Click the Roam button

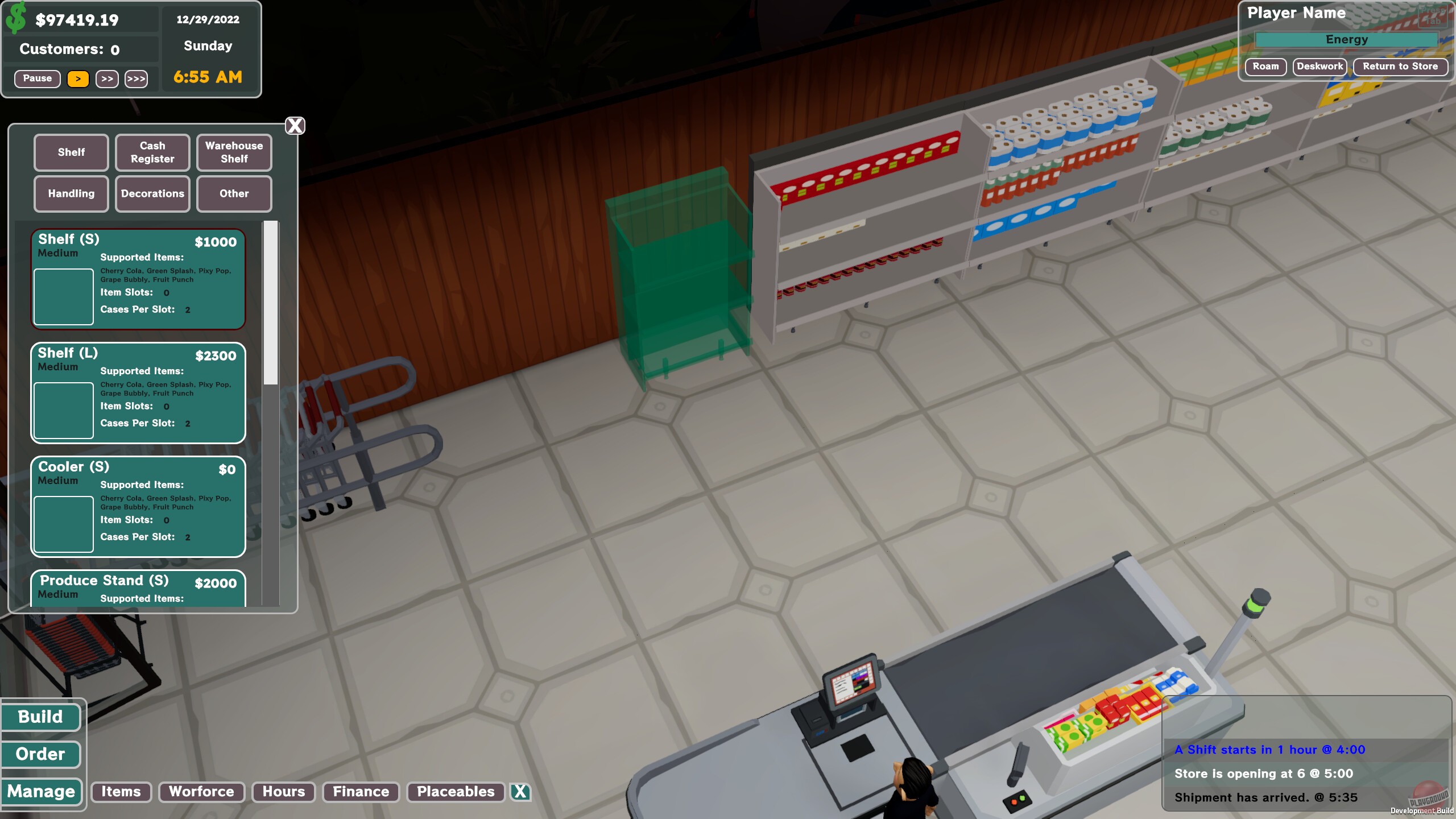pos(1266,67)
